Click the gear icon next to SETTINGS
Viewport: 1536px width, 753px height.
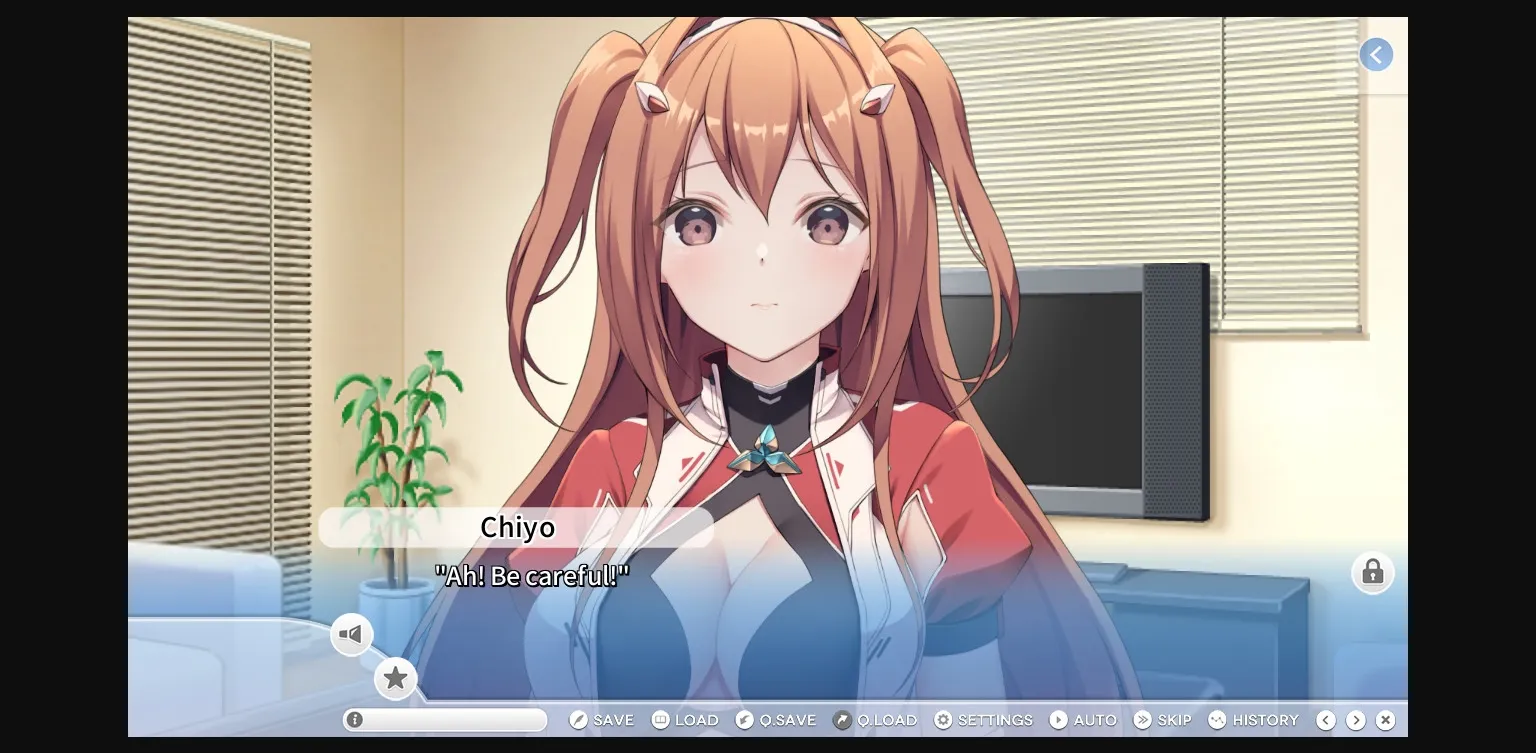[941, 719]
